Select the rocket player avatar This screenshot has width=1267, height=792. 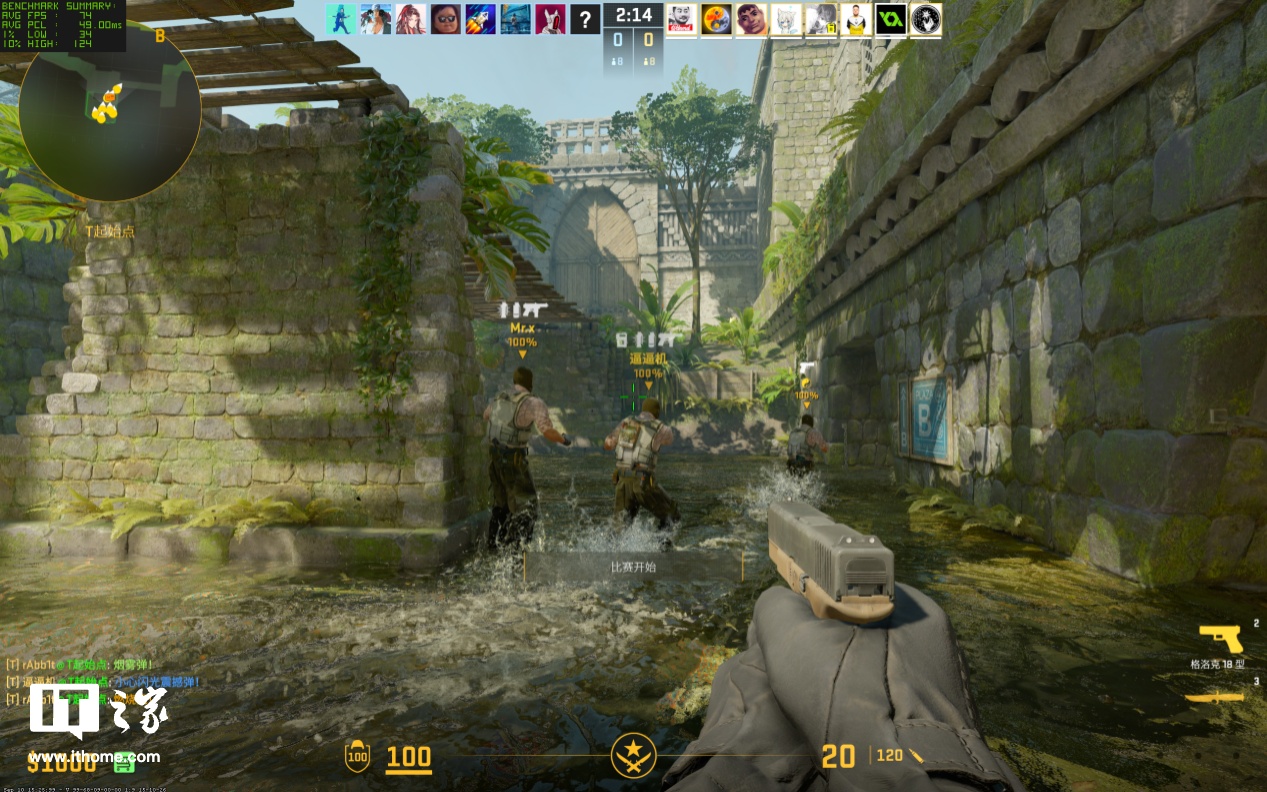click(x=480, y=18)
